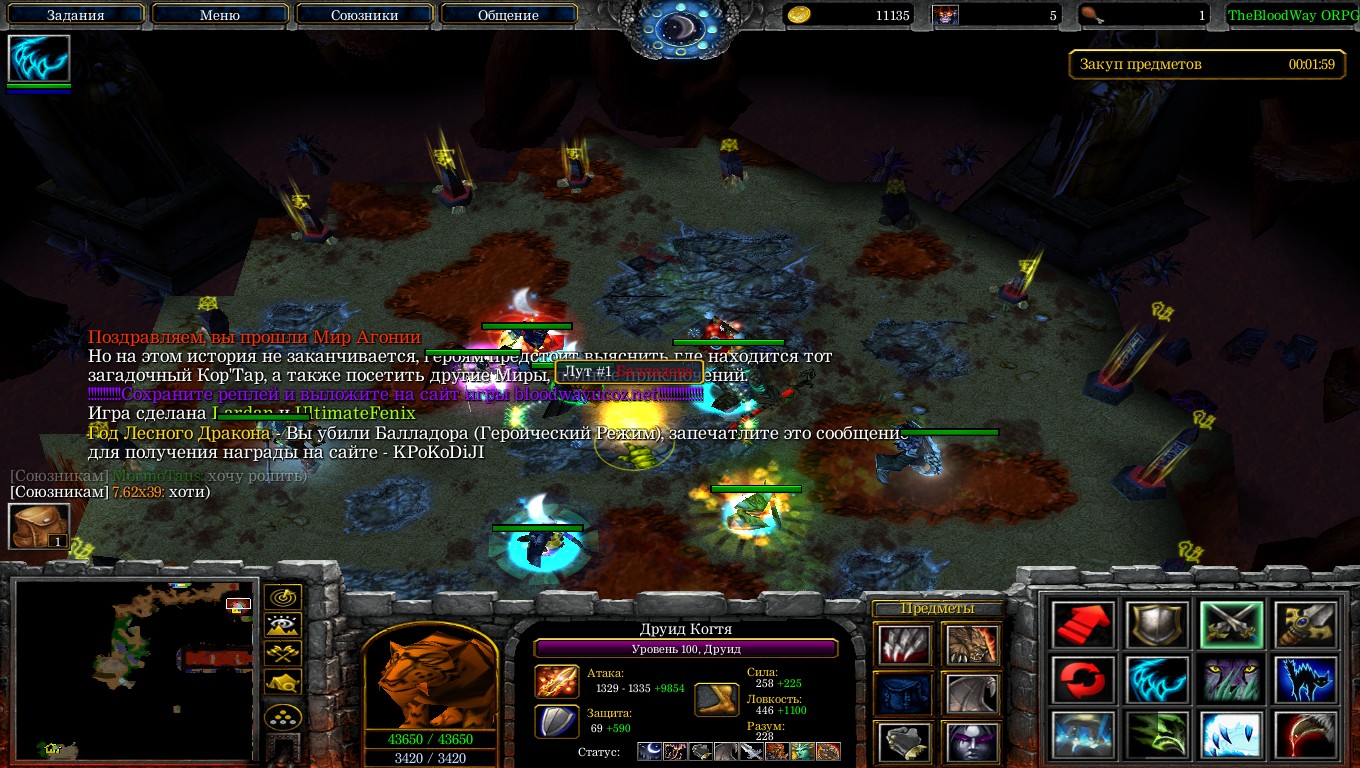Use the gray gauntlet inventory item
This screenshot has height=768, width=1360.
click(x=903, y=741)
